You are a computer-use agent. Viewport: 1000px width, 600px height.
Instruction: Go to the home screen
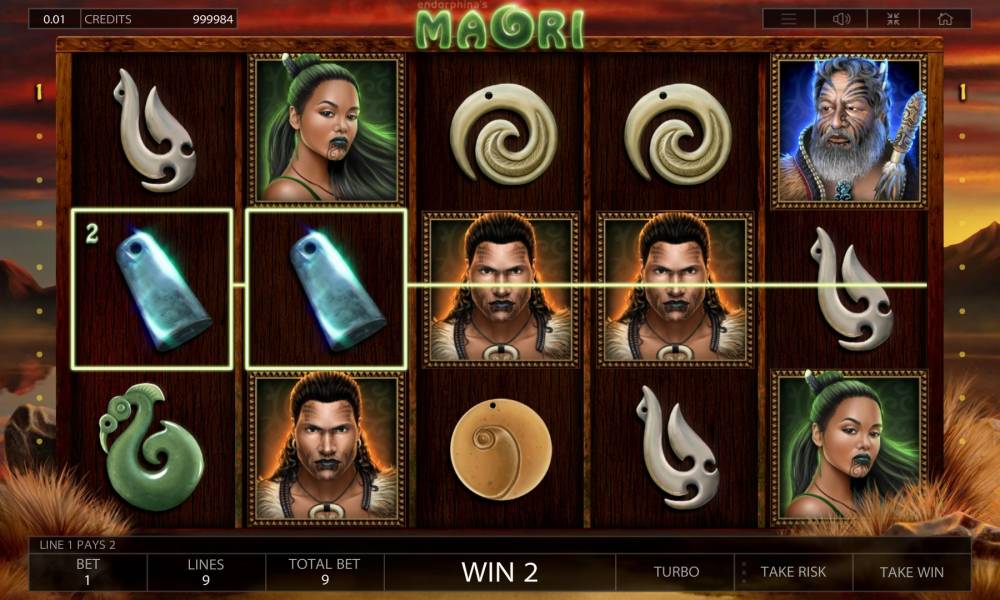click(944, 19)
